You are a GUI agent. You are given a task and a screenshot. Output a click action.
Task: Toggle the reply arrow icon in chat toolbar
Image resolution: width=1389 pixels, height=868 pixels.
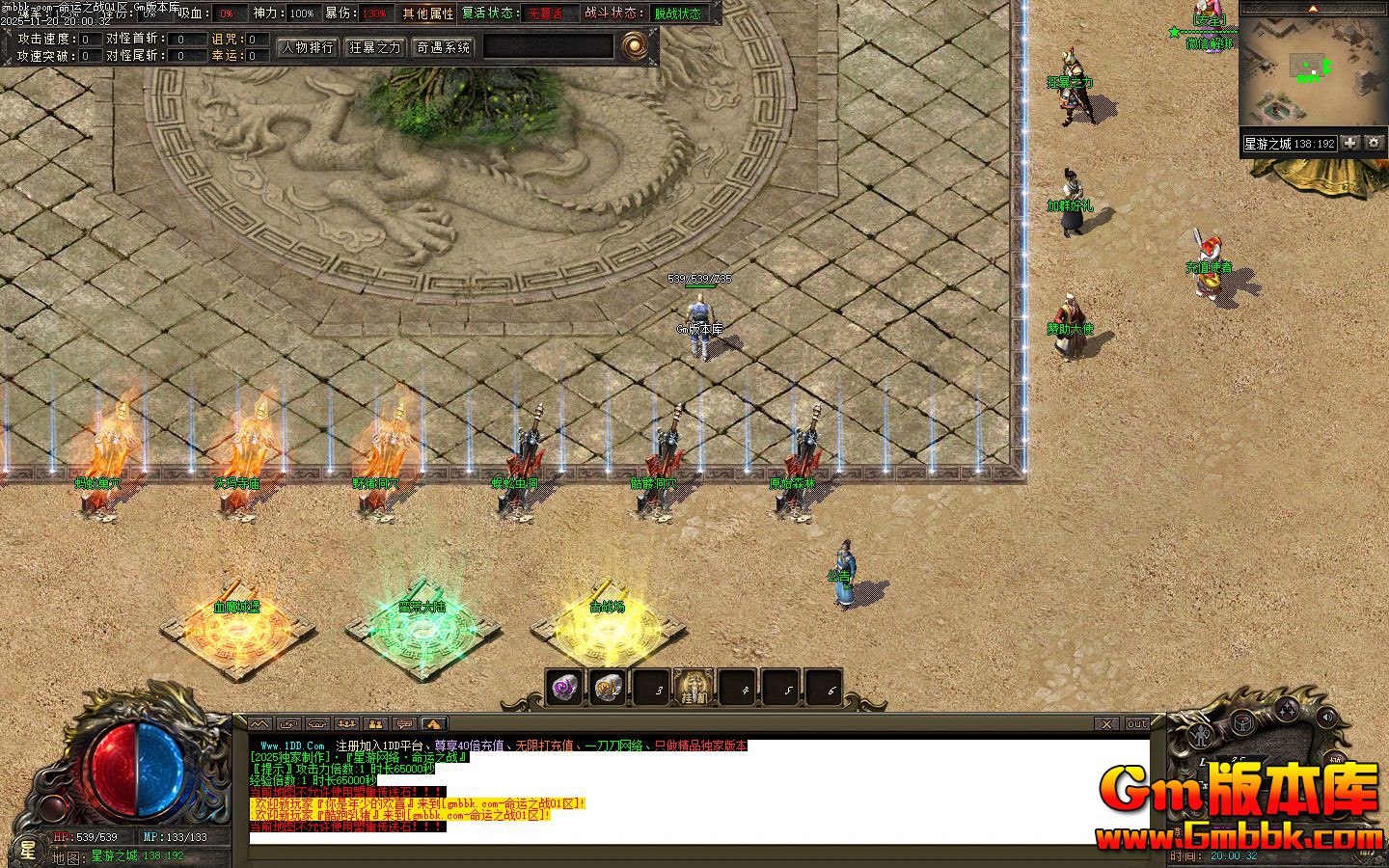[x=286, y=723]
